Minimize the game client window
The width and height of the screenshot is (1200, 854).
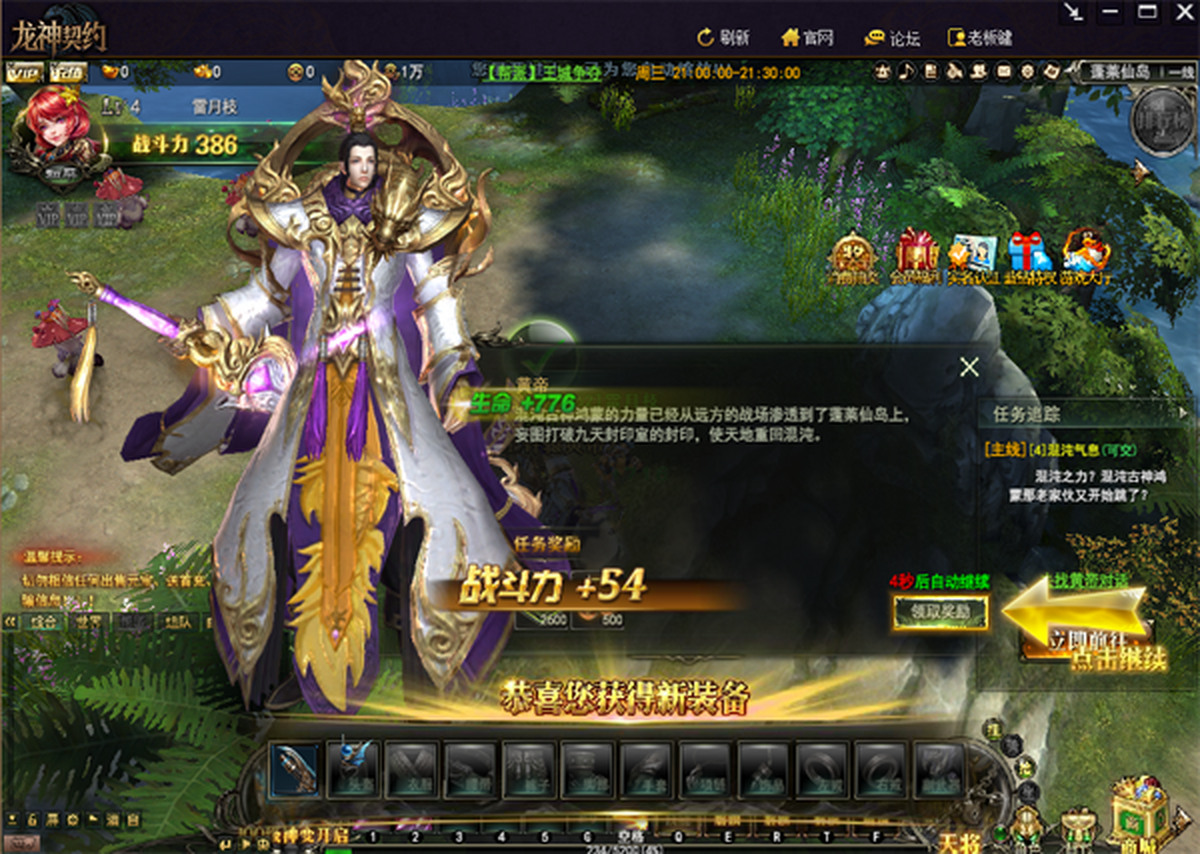coord(1109,12)
